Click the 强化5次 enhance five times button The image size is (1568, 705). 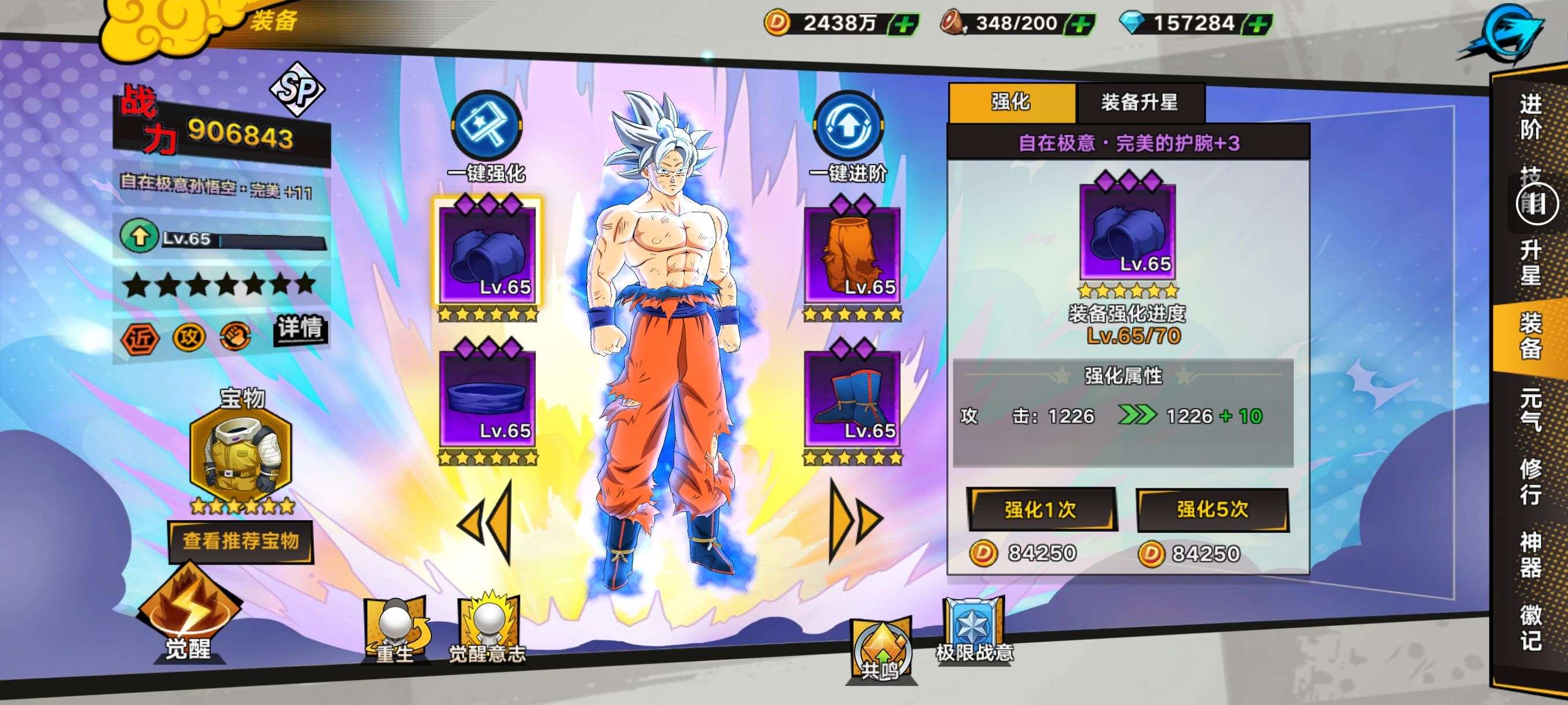tap(1212, 509)
